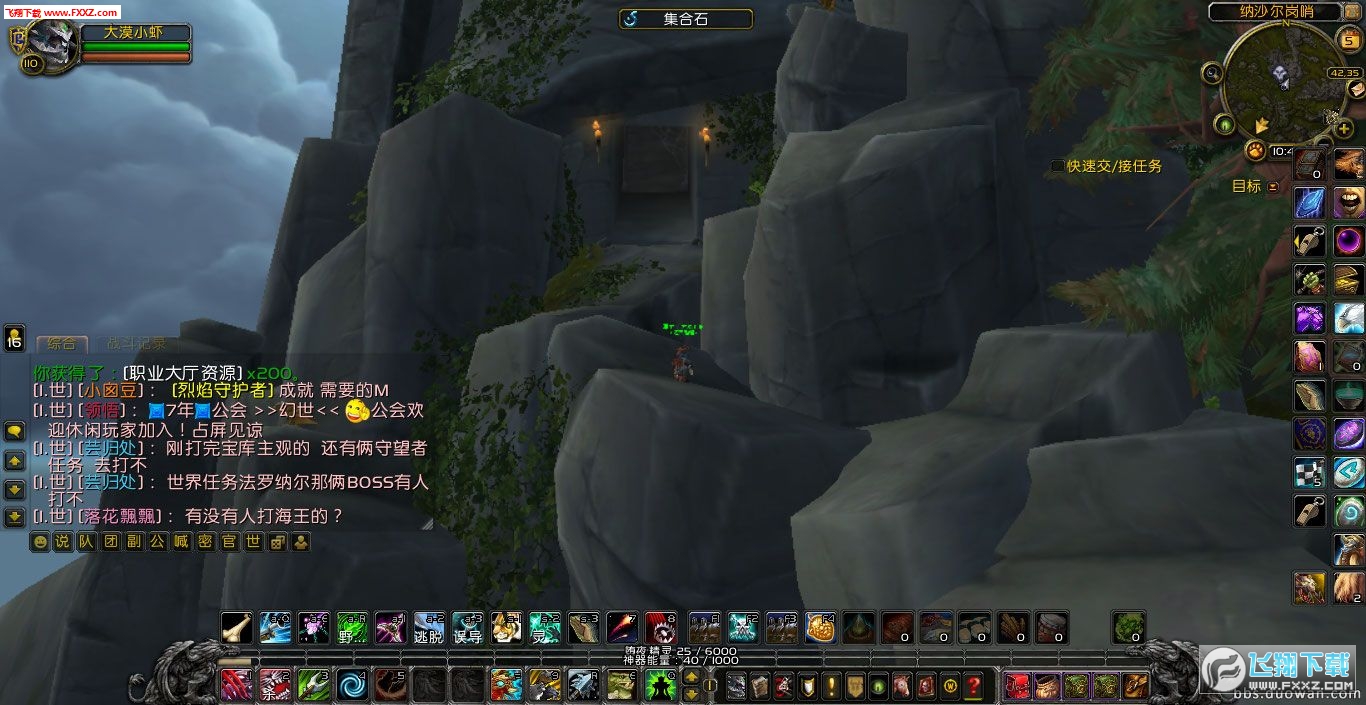
Task: Click the minimap
Action: [x=1283, y=78]
